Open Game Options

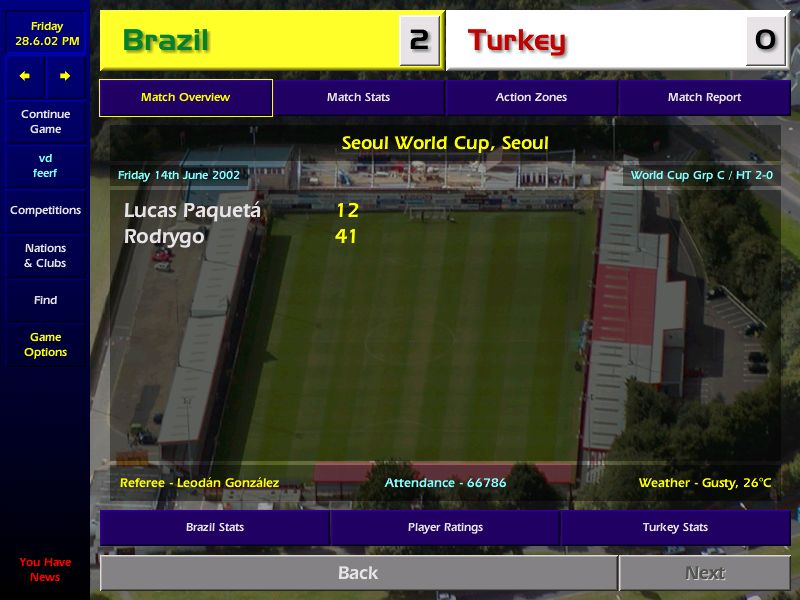click(x=45, y=345)
